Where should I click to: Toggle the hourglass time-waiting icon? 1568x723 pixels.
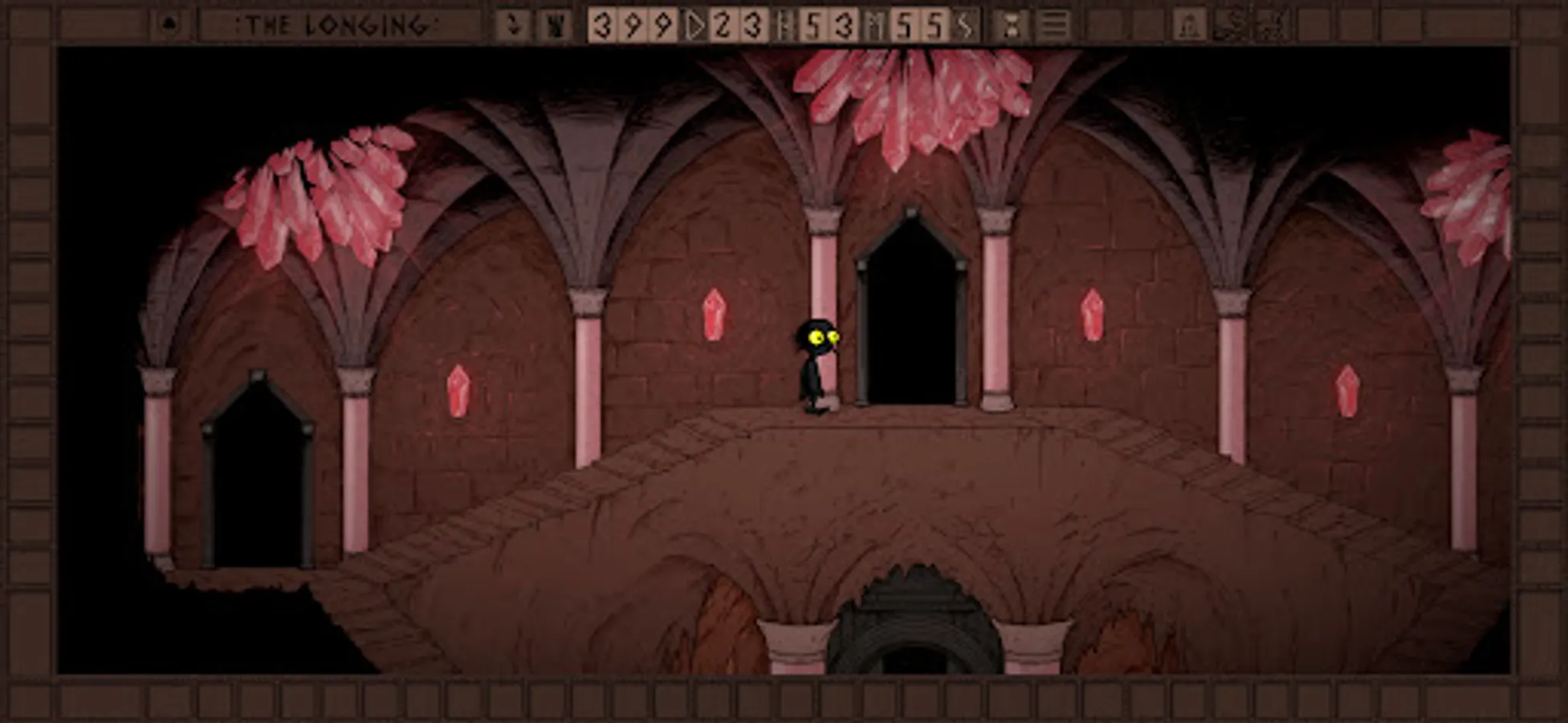(x=1012, y=24)
